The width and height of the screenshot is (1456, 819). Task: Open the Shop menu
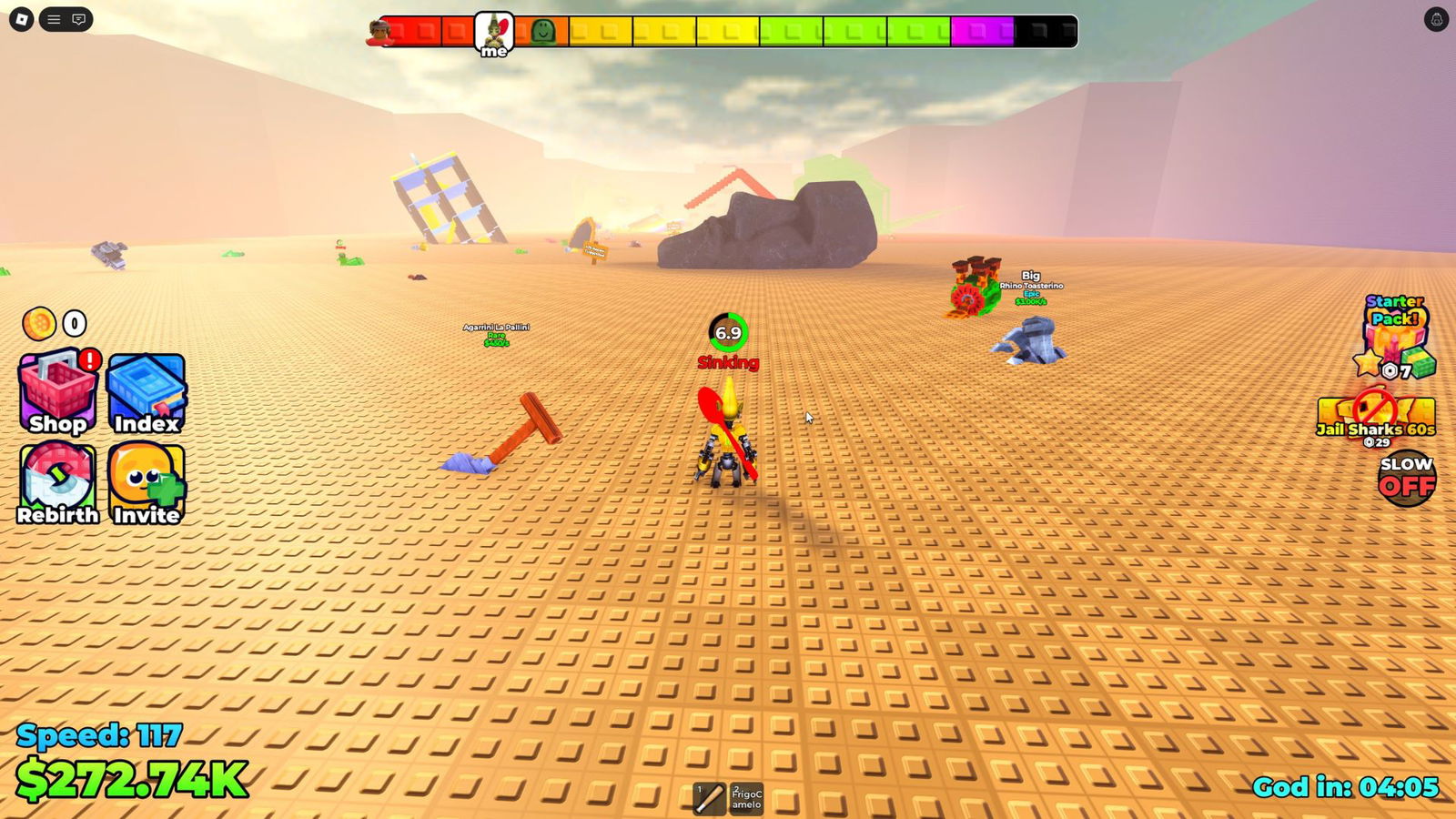(57, 392)
